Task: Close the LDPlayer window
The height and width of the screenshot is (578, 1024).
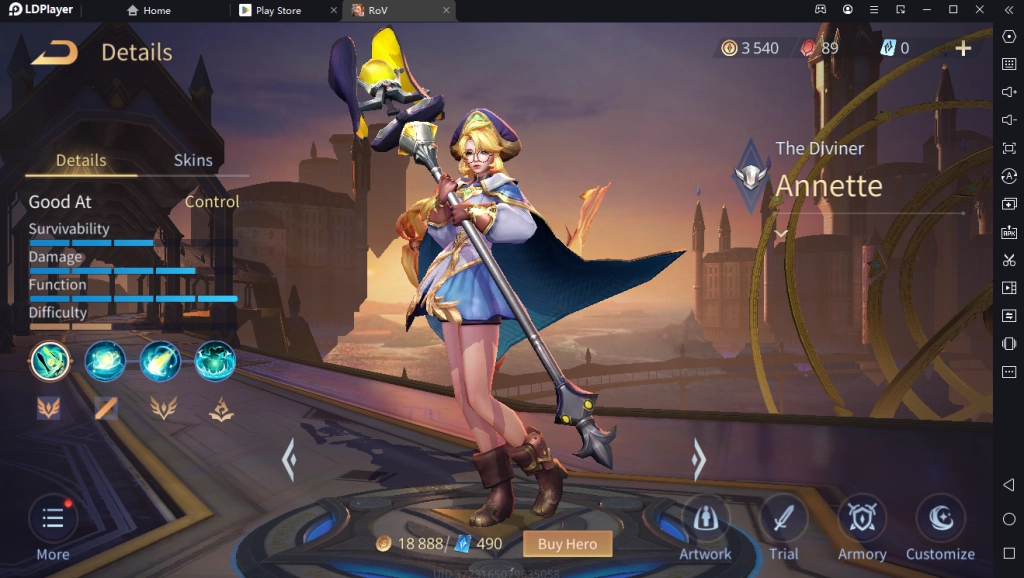Action: tap(979, 10)
